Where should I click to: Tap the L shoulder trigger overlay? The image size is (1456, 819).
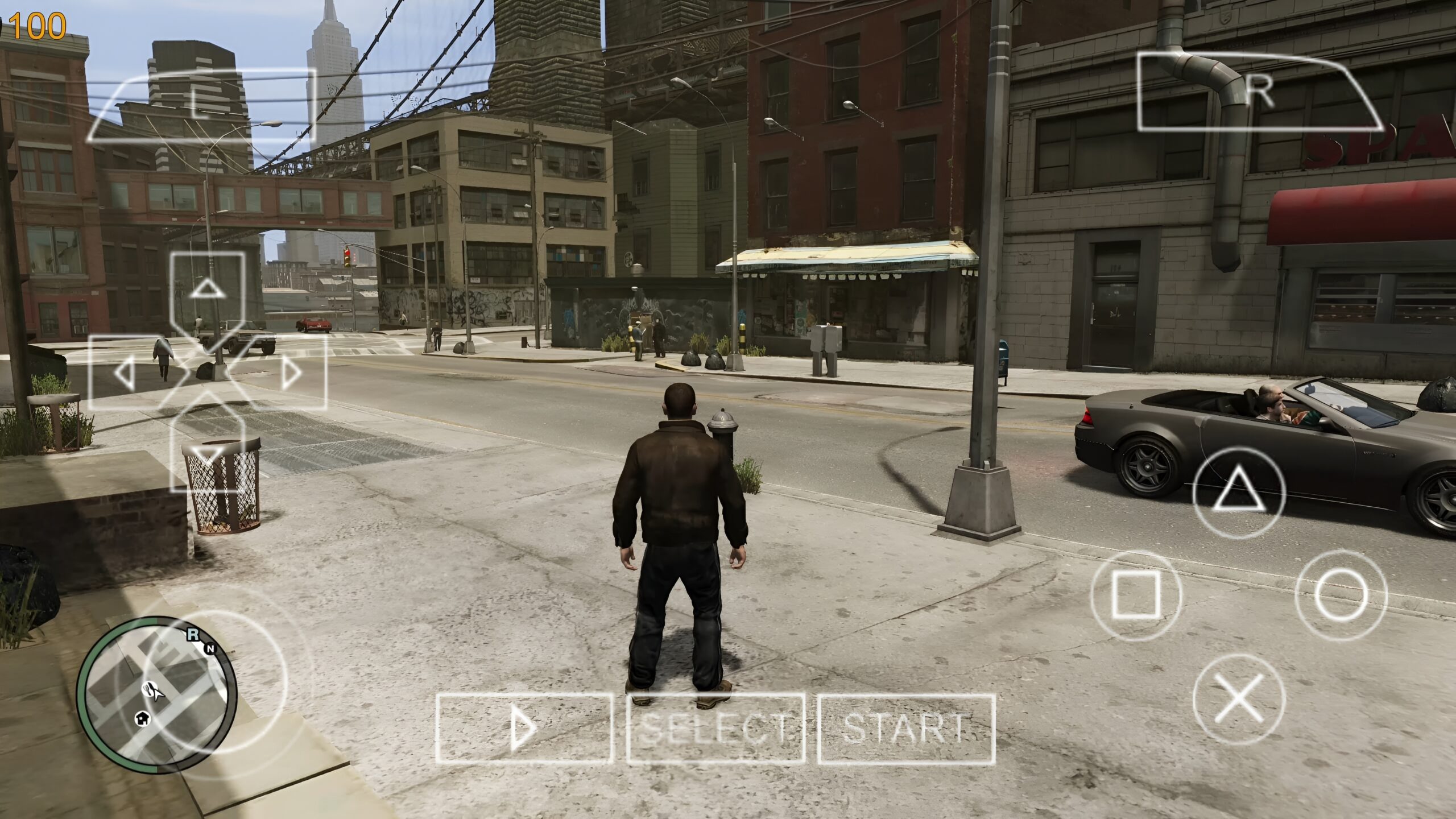(202, 102)
